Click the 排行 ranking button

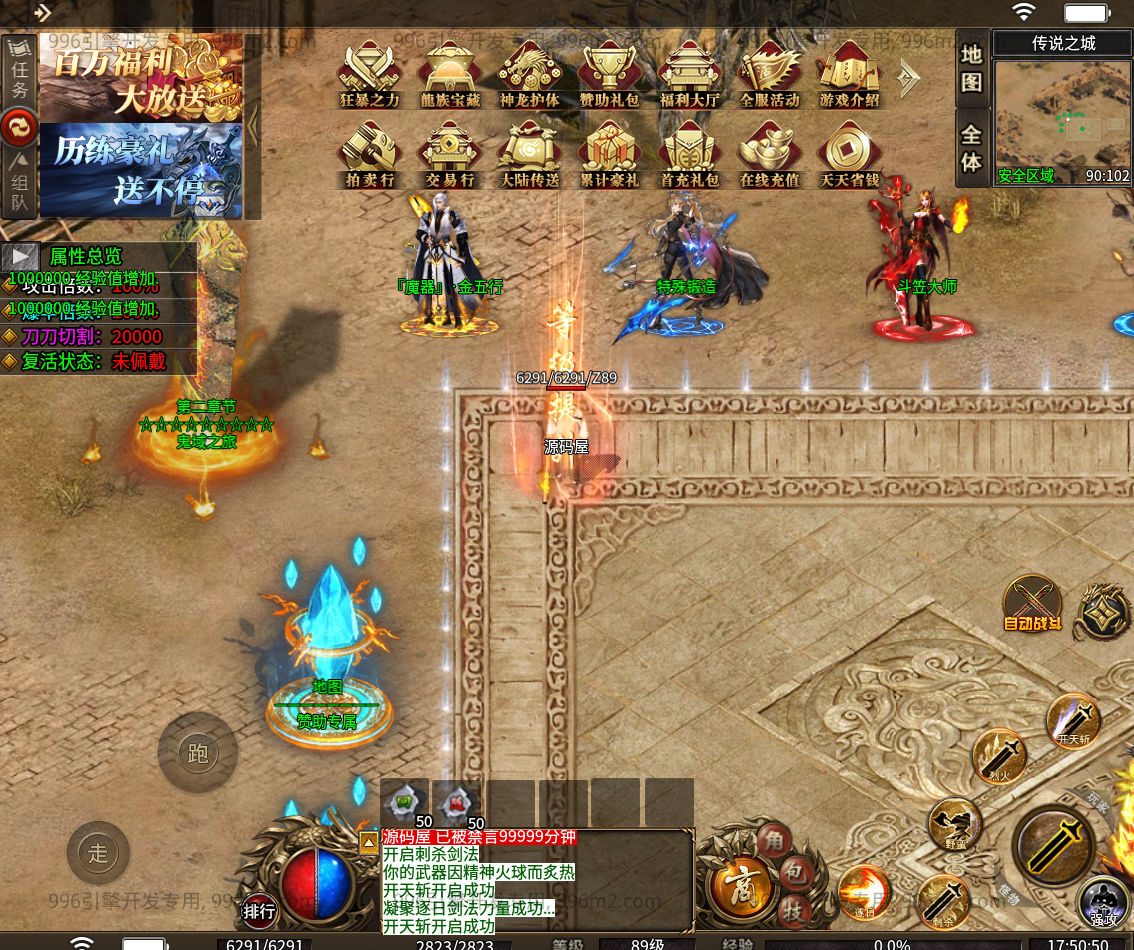pos(259,911)
